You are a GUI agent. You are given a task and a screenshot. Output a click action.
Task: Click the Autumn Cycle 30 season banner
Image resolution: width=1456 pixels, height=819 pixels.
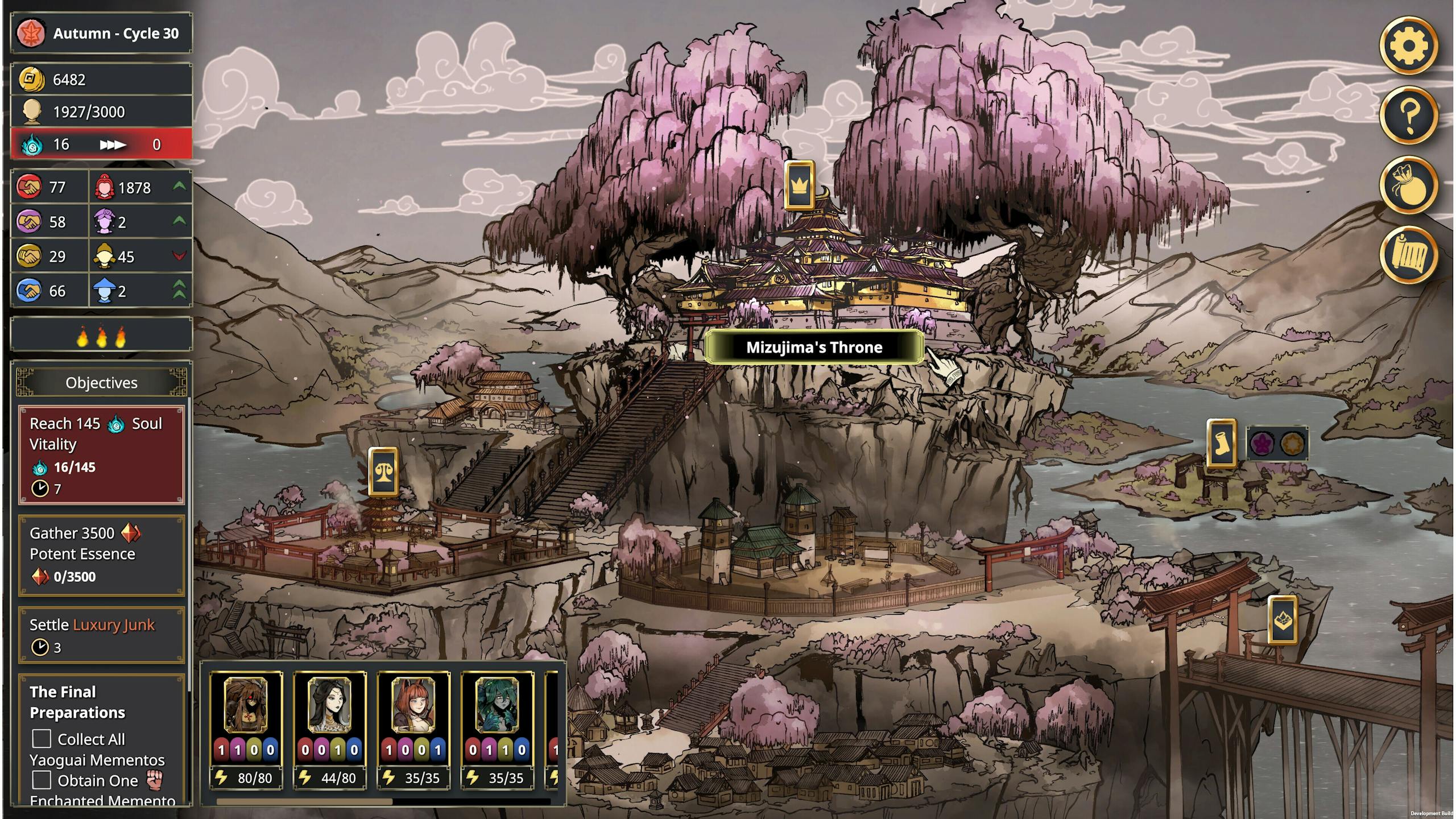pyautogui.click(x=101, y=34)
